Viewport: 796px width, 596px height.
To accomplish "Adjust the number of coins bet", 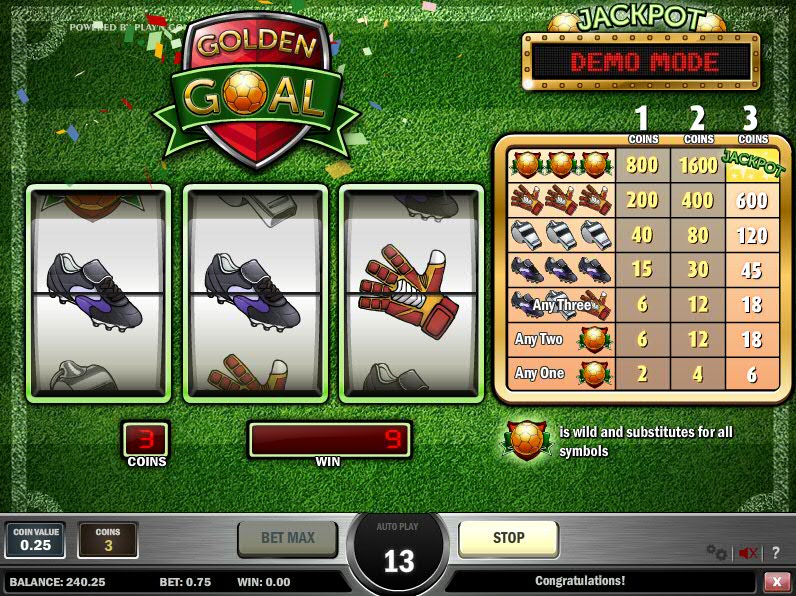I will pyautogui.click(x=107, y=540).
